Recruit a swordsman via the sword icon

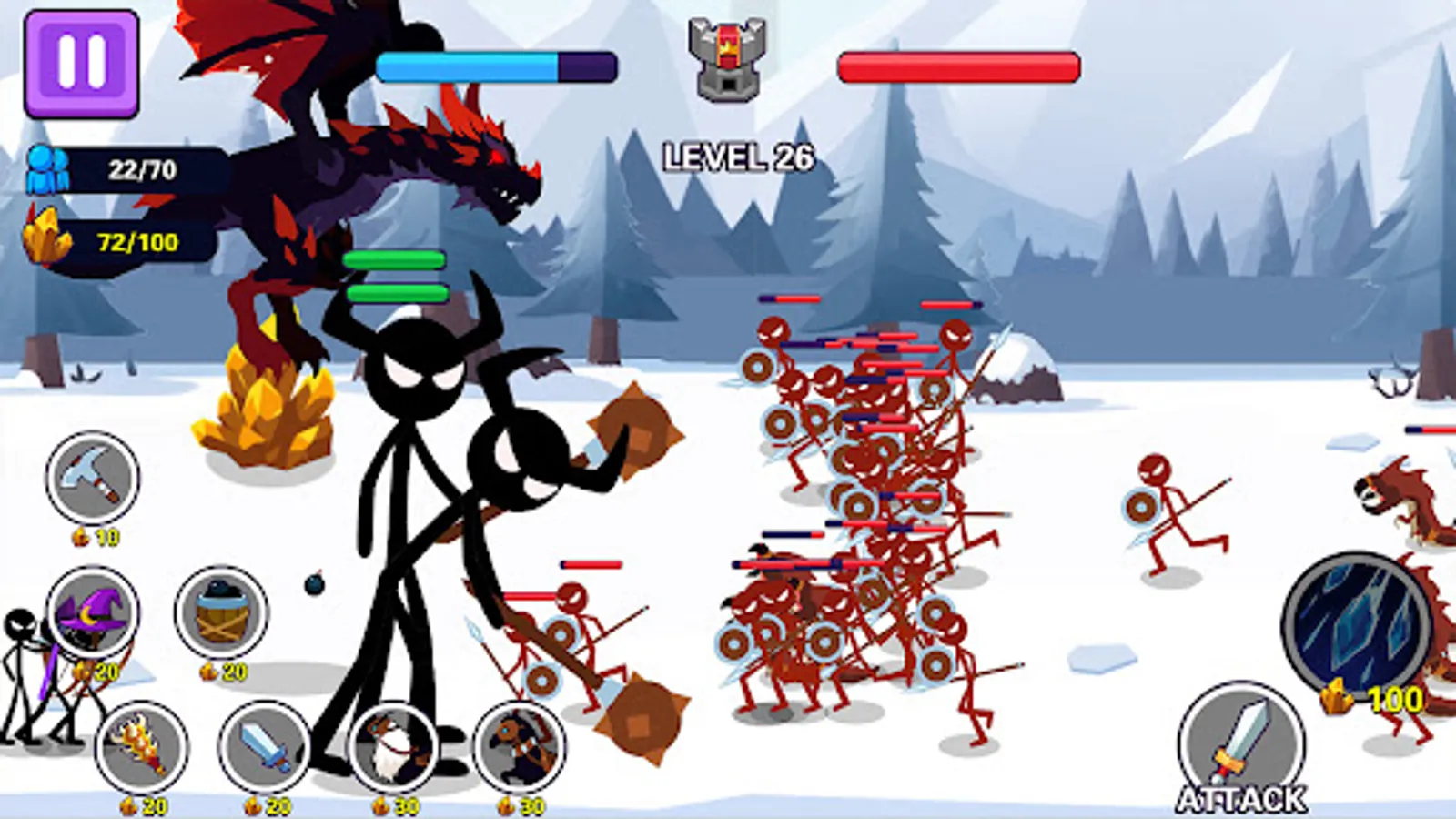coord(264,746)
